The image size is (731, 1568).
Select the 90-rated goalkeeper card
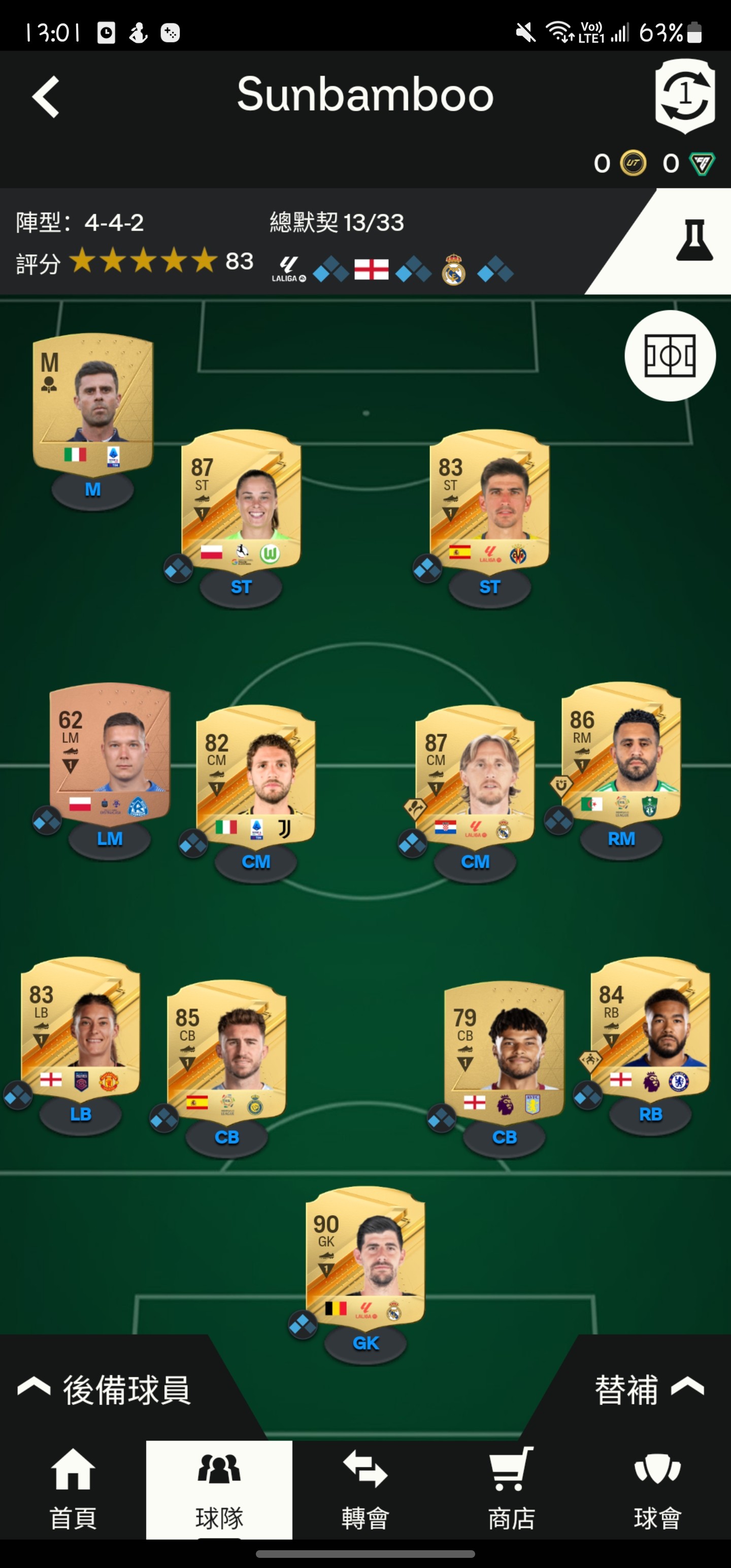[x=365, y=1256]
